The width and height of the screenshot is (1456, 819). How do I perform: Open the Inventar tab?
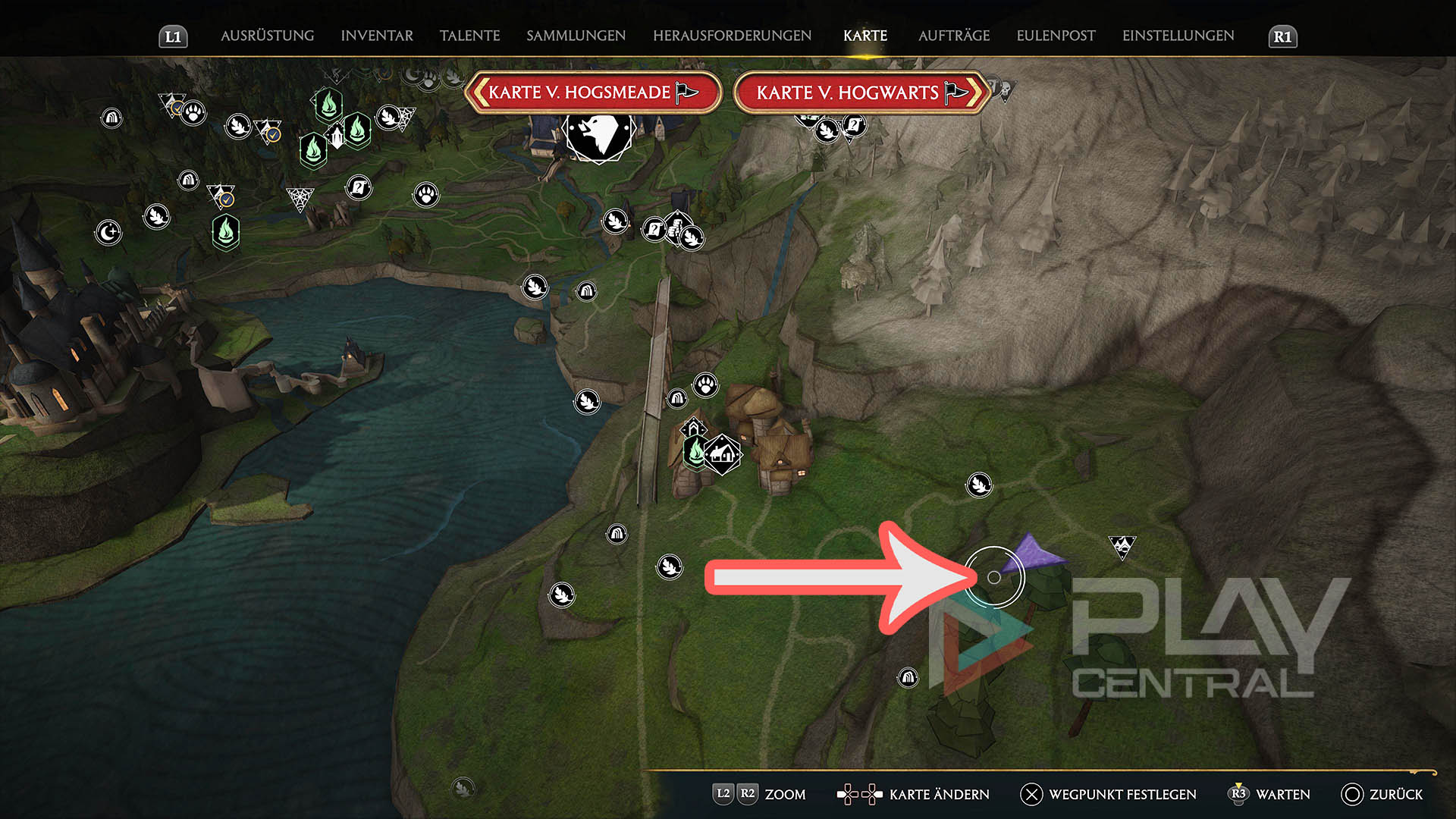tap(377, 36)
